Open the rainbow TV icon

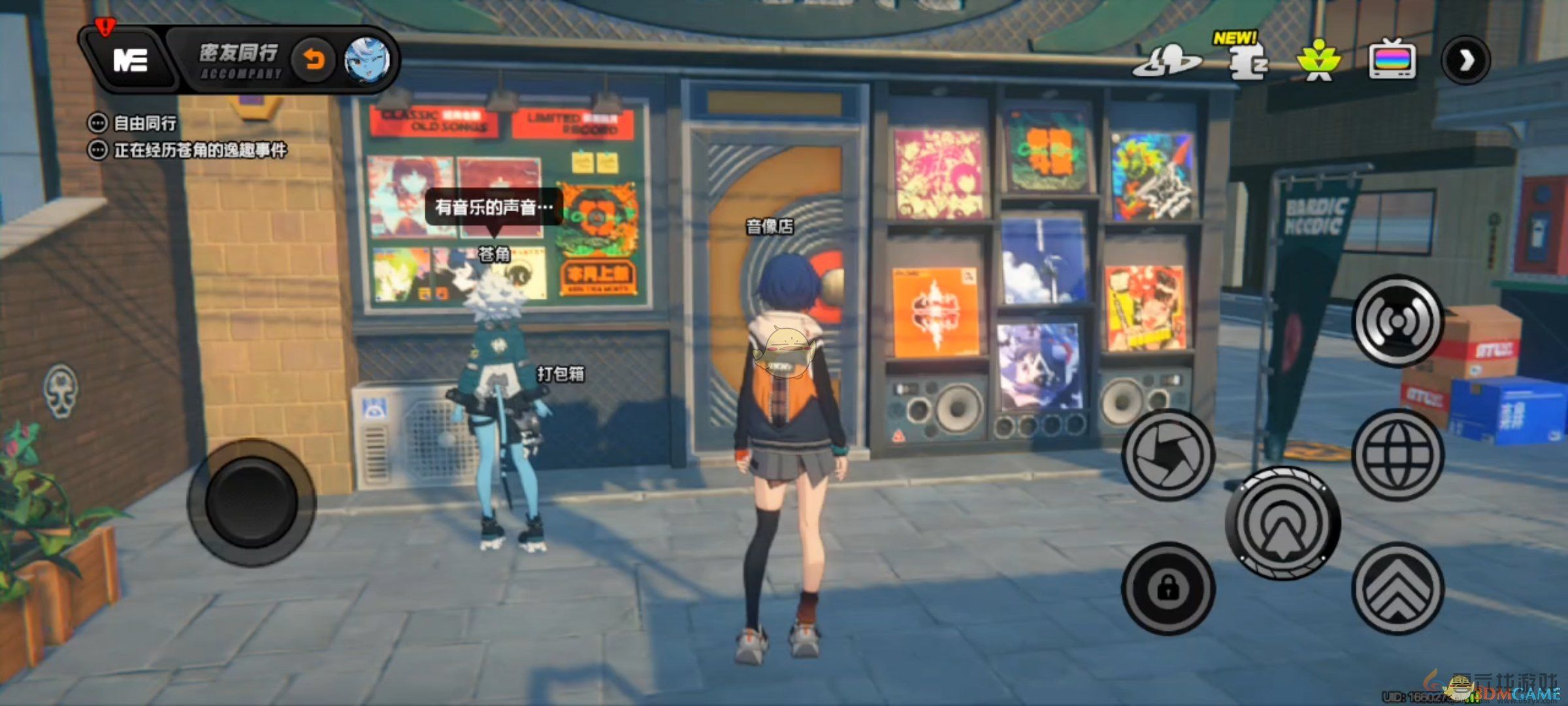pos(1392,61)
